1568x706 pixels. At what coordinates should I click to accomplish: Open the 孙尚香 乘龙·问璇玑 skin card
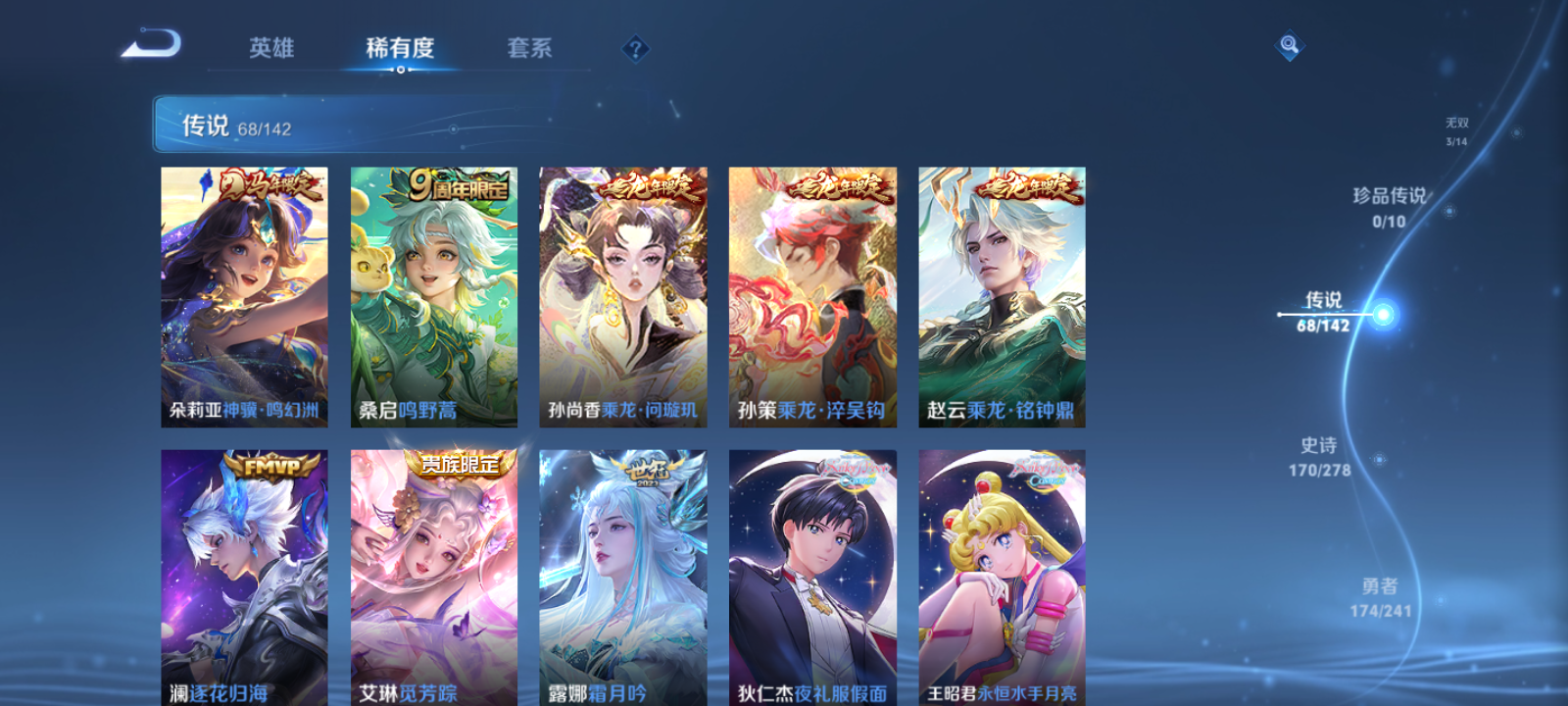click(623, 294)
